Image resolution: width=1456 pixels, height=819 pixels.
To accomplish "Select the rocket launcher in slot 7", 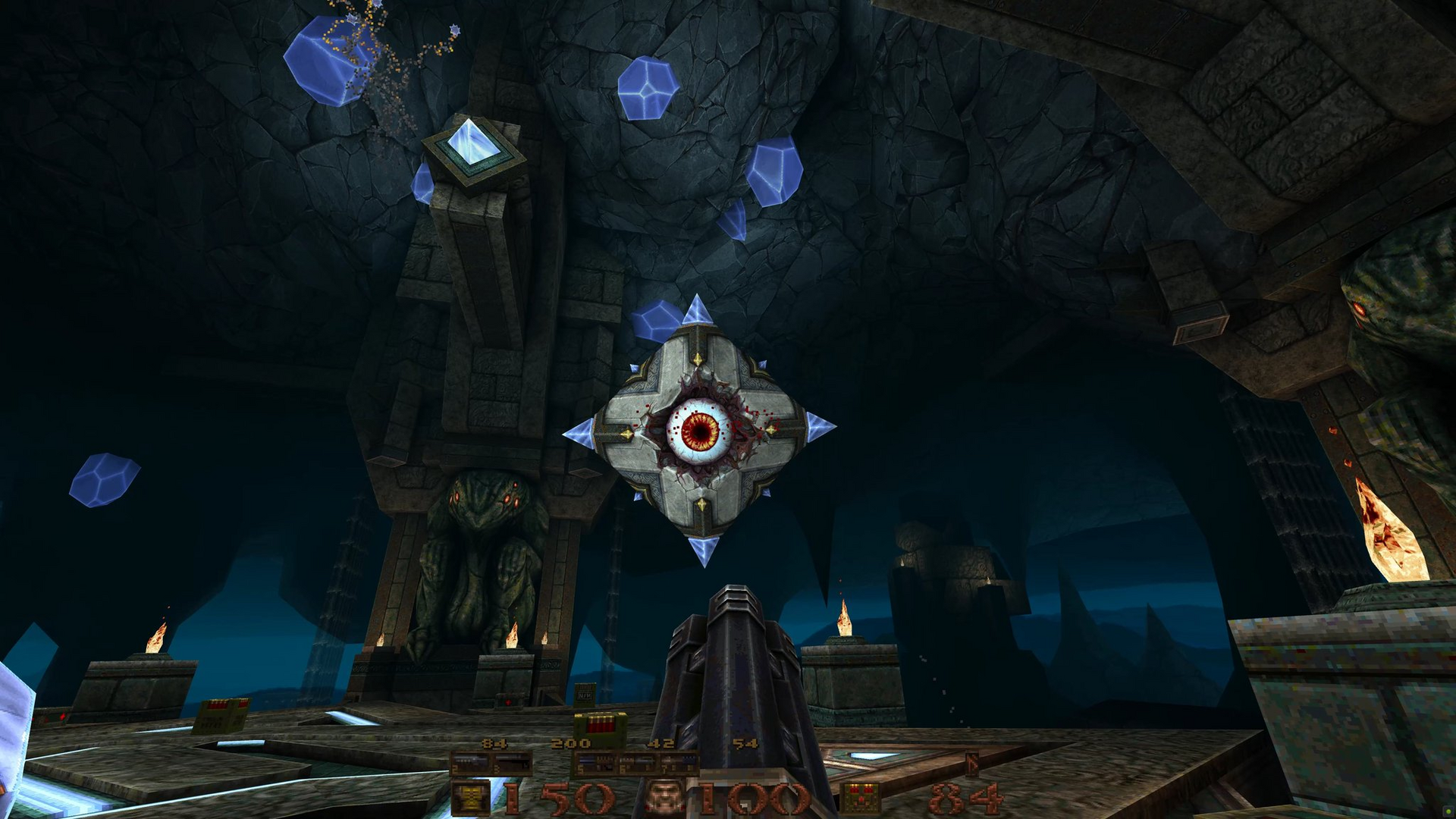I will coord(677,763).
